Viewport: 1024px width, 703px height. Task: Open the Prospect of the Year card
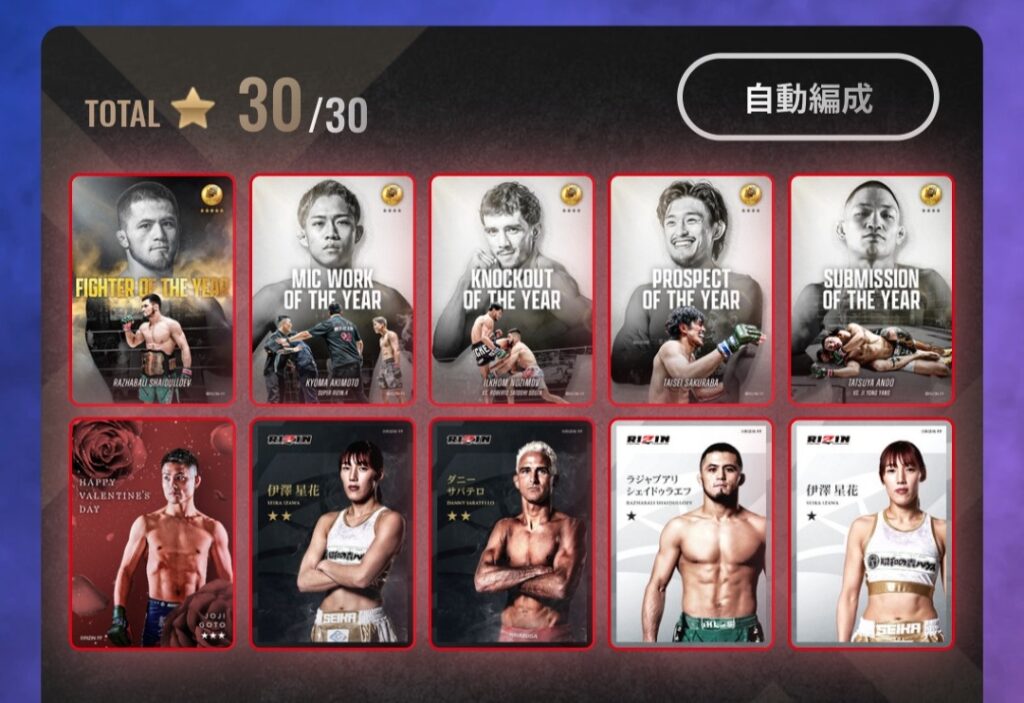691,290
